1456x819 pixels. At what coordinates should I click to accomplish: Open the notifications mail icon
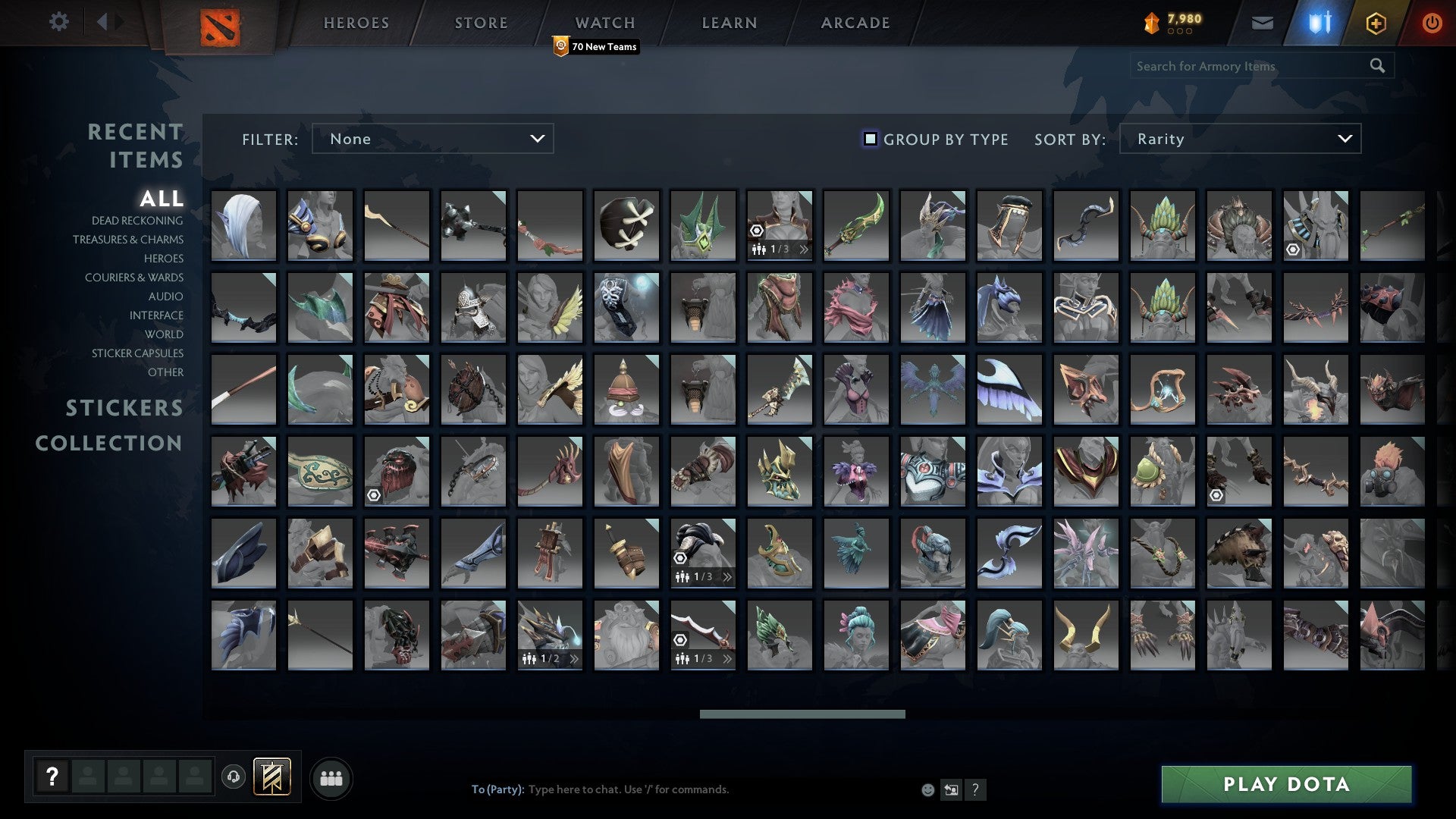[x=1262, y=23]
